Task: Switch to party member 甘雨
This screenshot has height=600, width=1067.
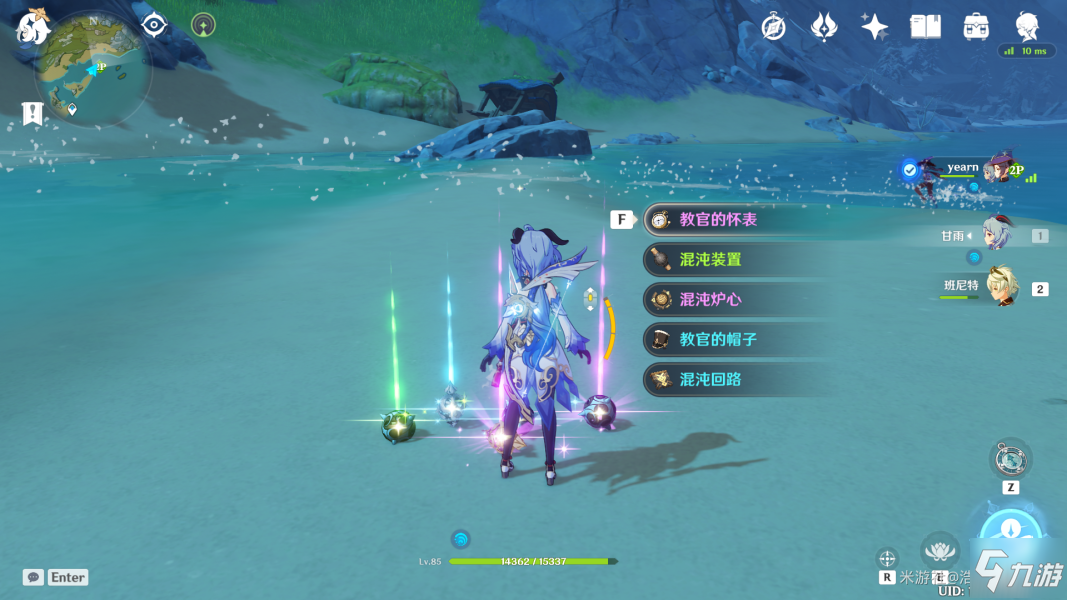Action: (998, 236)
